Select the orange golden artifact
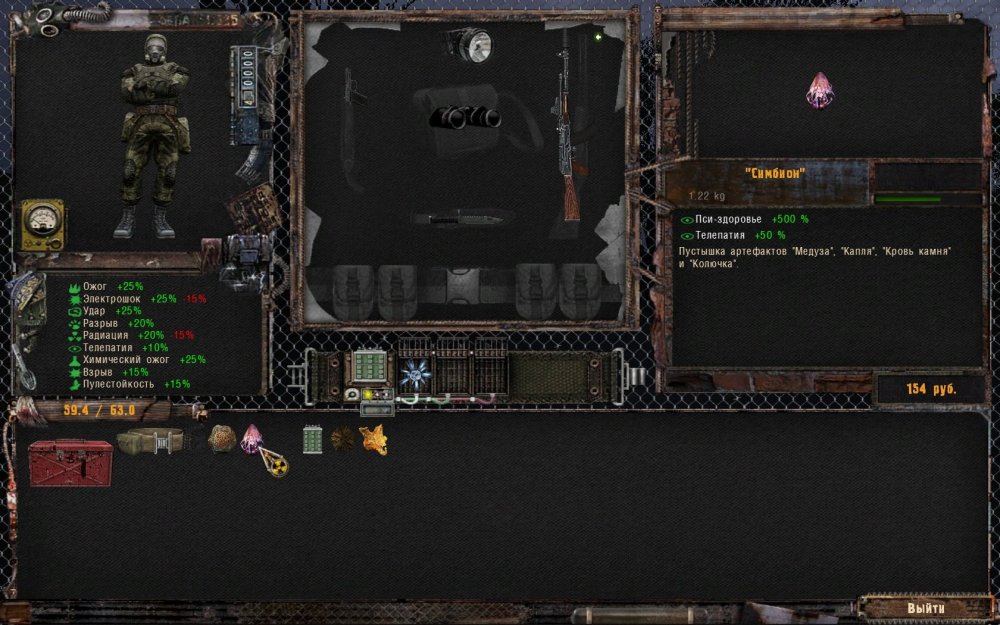The height and width of the screenshot is (625, 1000). tap(373, 439)
